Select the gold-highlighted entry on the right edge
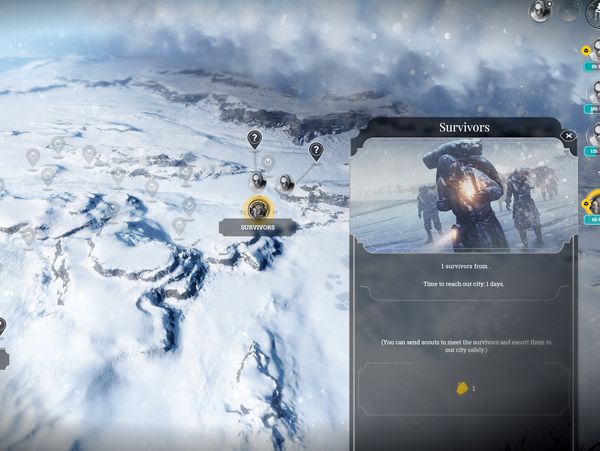Viewport: 600px width, 451px height. [x=593, y=204]
